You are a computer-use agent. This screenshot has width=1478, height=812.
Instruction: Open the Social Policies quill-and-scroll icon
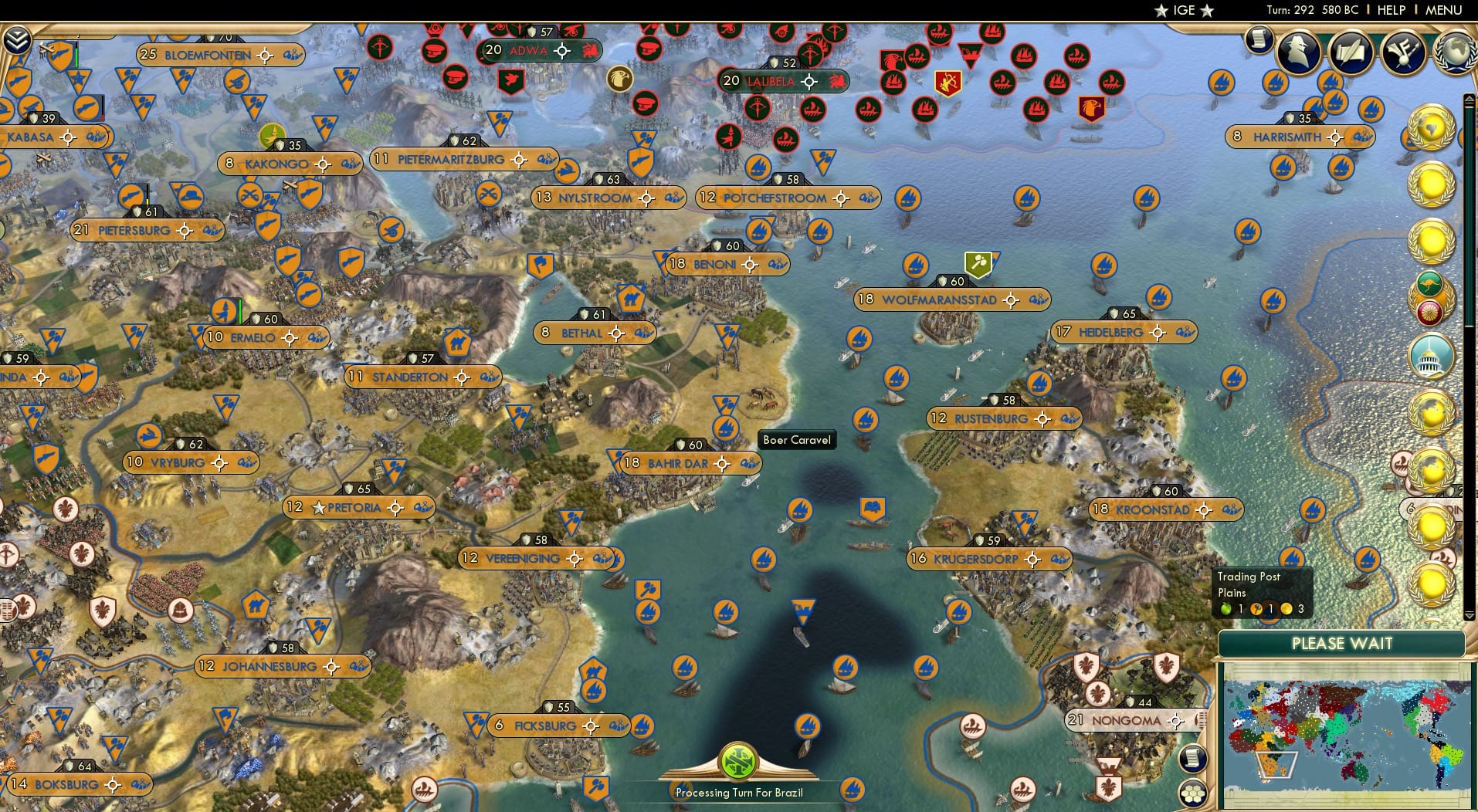[x=1350, y=52]
